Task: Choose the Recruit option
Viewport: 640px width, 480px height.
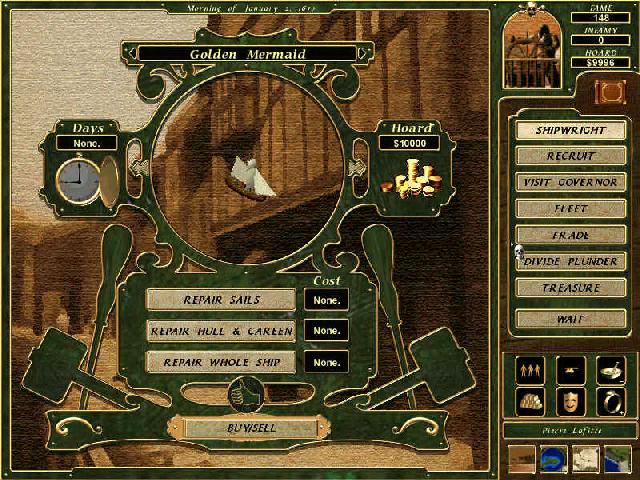Action: [x=571, y=156]
